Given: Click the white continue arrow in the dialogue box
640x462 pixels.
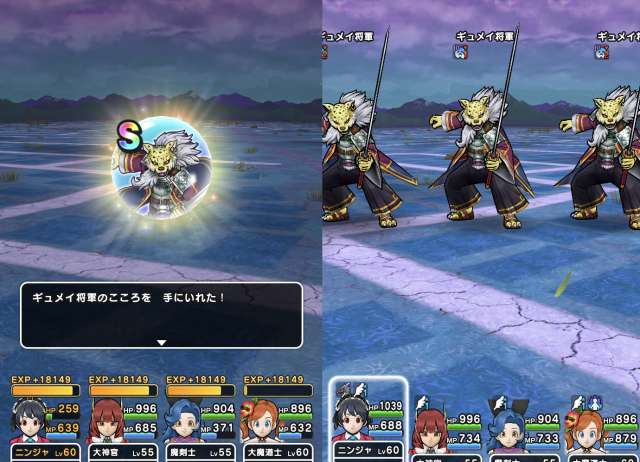Looking at the screenshot, I should (x=161, y=342).
